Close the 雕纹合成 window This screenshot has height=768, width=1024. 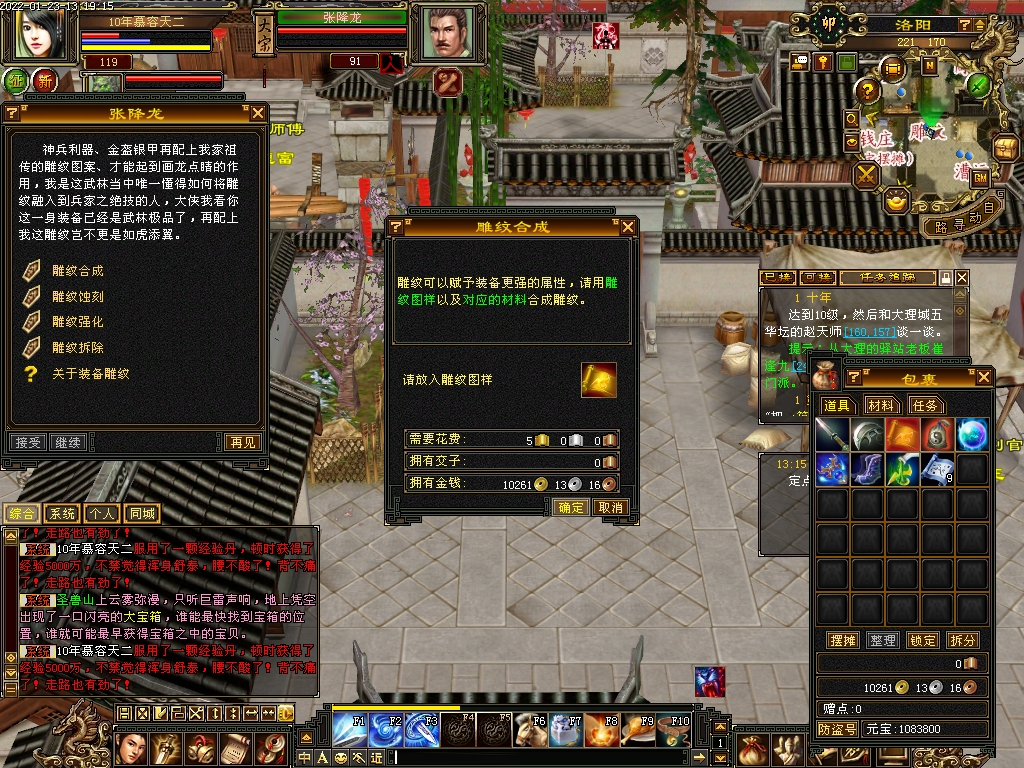pos(628,227)
